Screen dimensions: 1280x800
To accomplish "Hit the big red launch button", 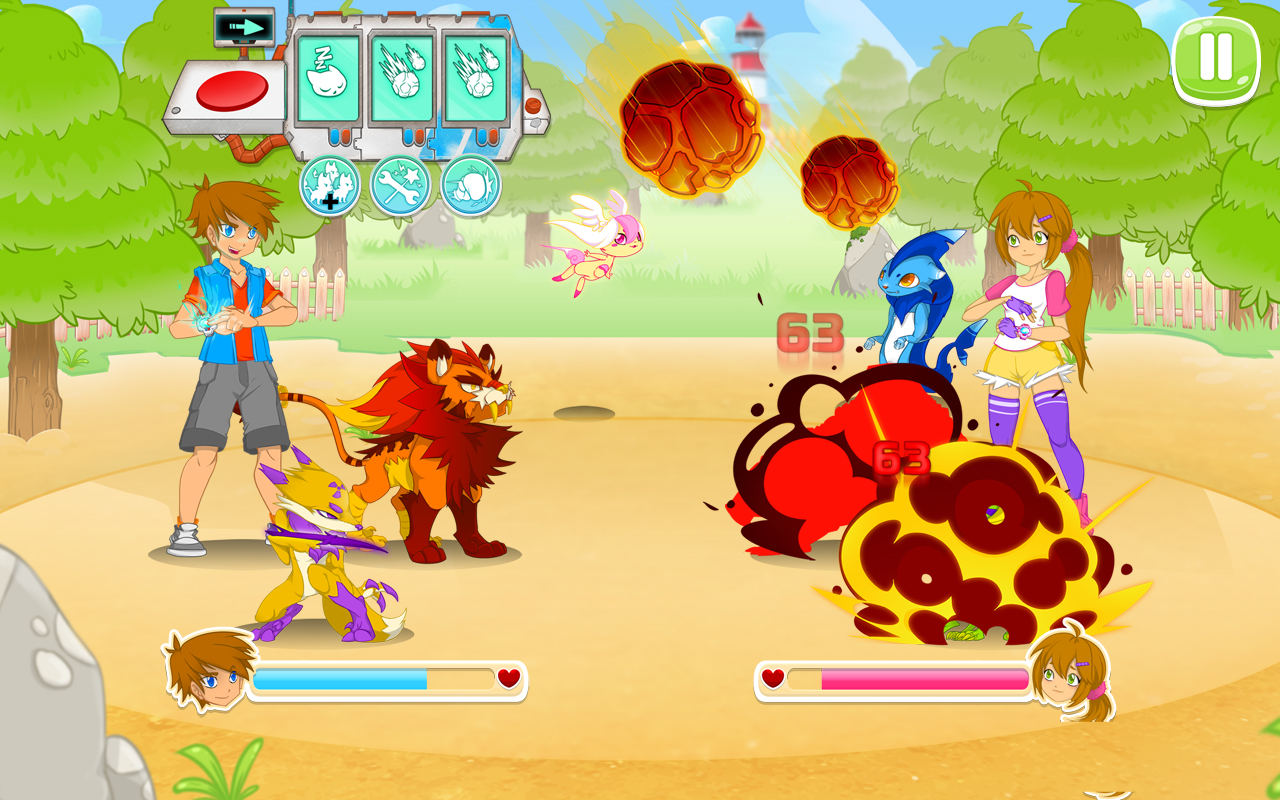I will 232,92.
